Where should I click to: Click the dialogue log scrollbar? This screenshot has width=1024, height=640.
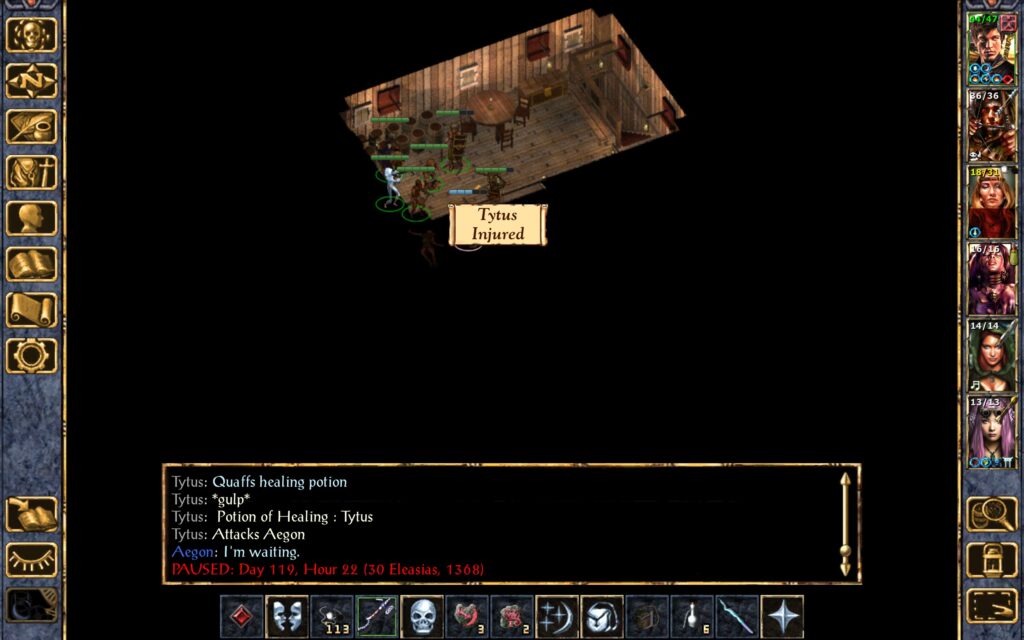point(845,523)
